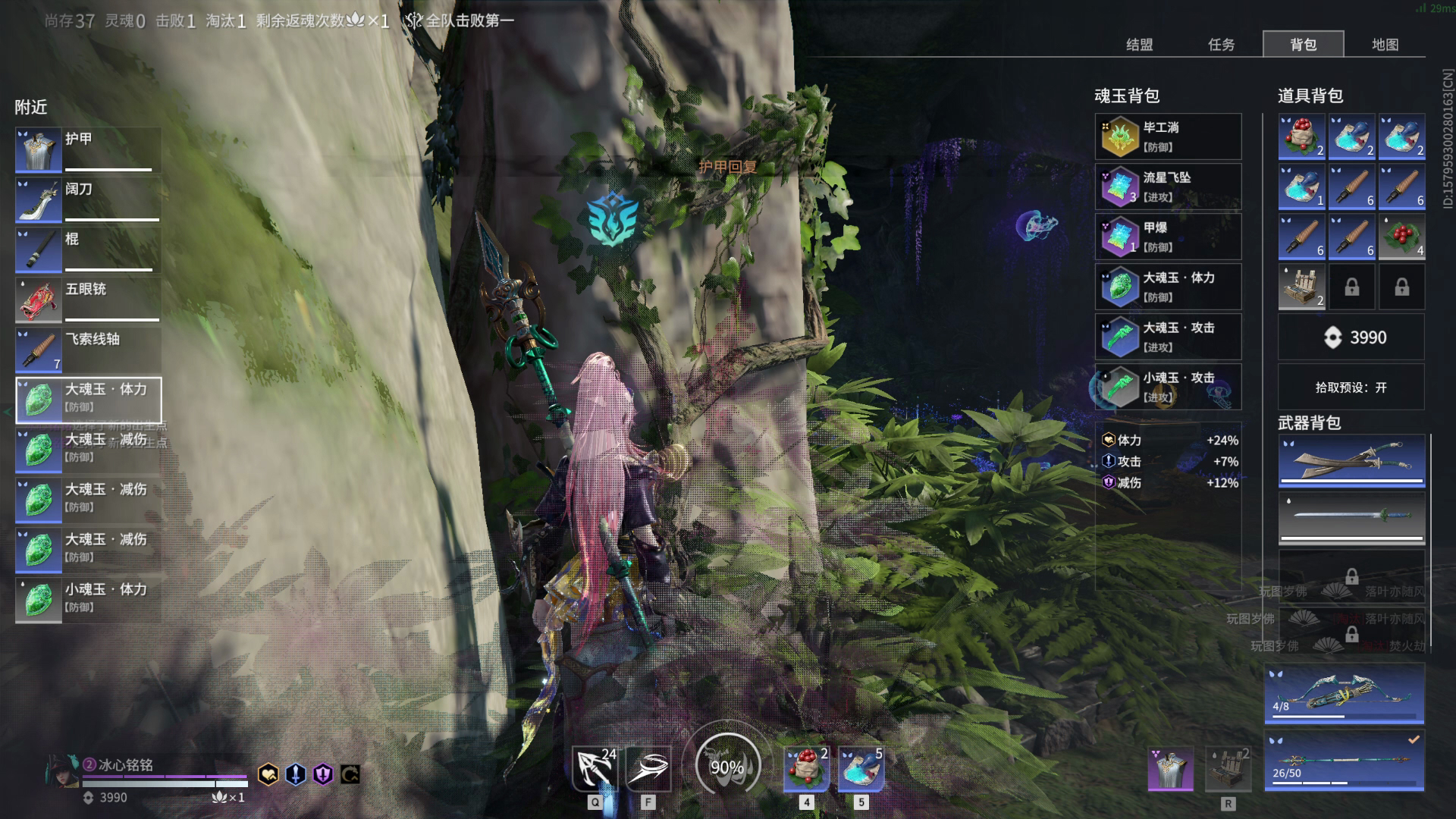The width and height of the screenshot is (1456, 819).
Task: Pick up the nearby 阔刀 weapon
Action: point(88,200)
